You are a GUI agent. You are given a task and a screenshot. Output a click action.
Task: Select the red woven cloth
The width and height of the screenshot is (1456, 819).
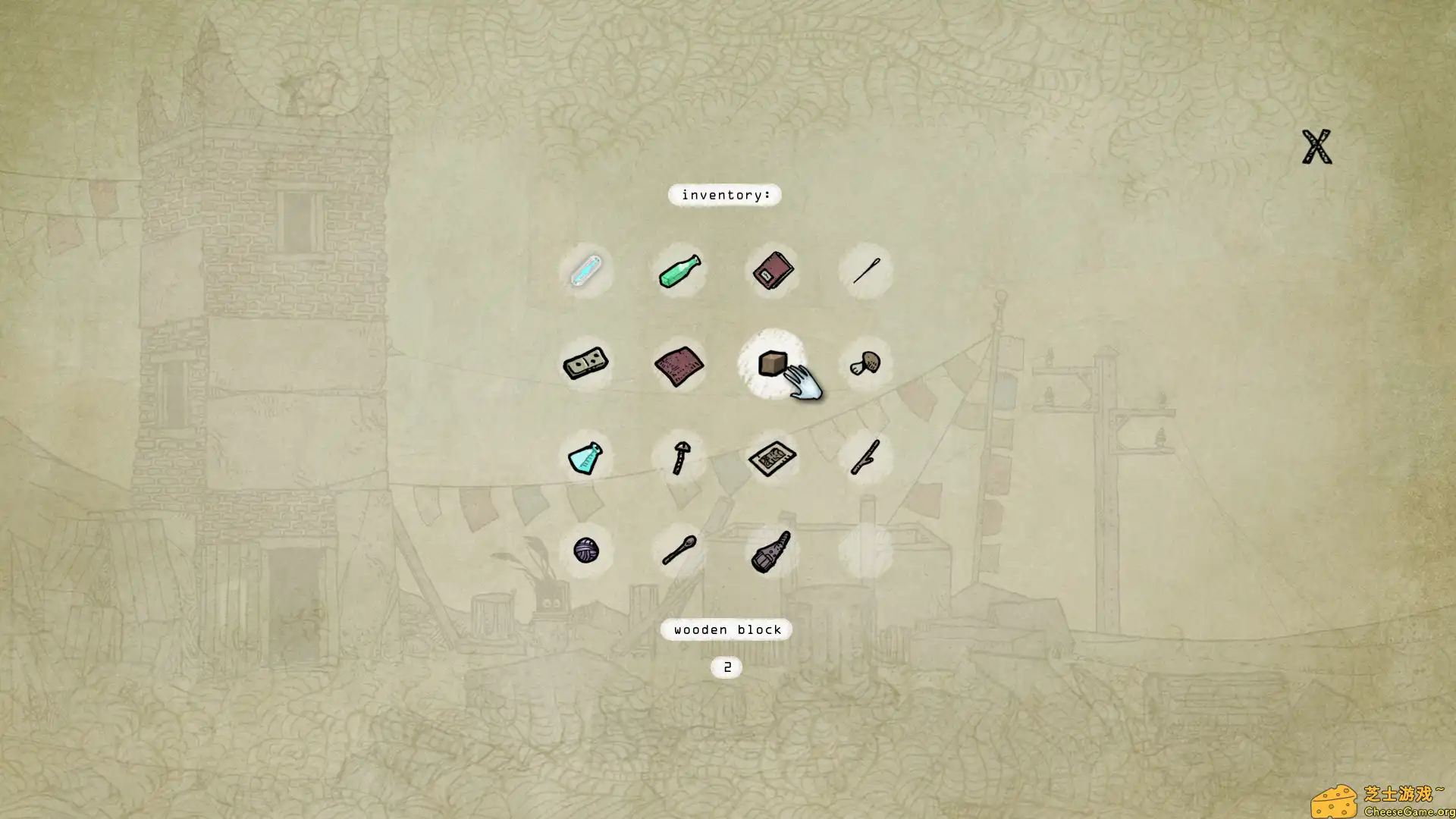click(679, 364)
